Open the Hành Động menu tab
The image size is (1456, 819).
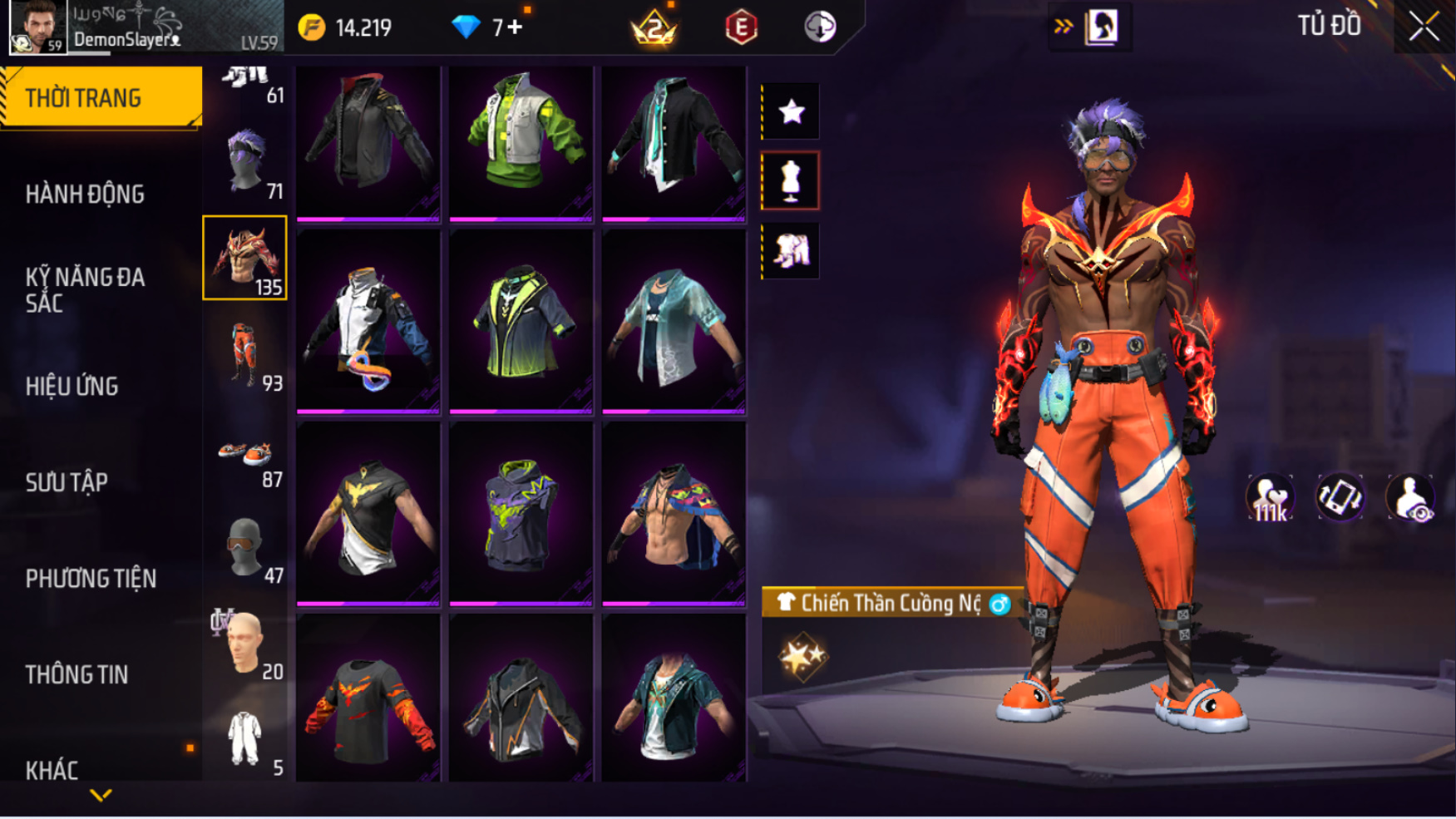coord(85,195)
